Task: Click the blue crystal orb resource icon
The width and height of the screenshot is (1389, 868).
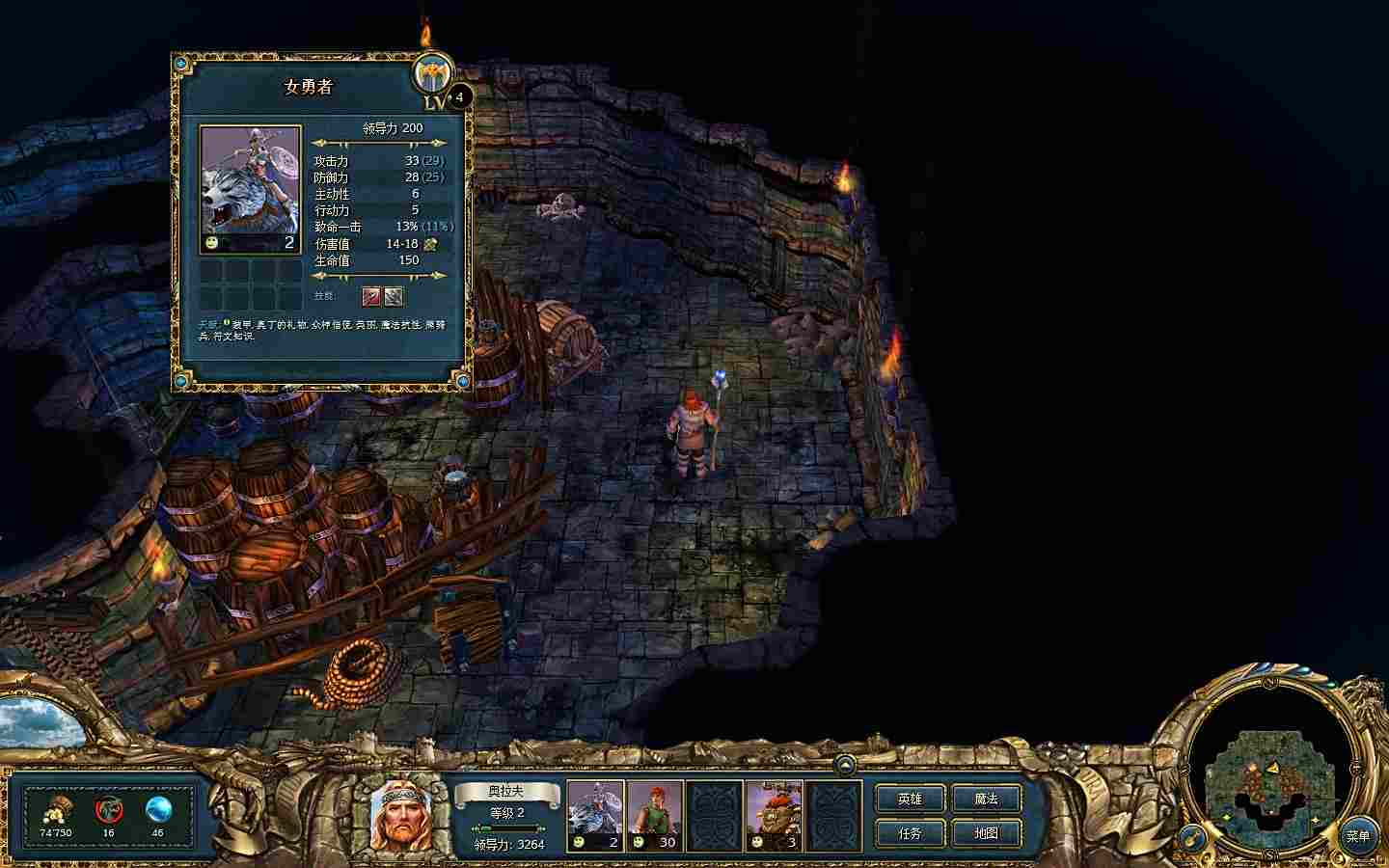Action: (157, 810)
